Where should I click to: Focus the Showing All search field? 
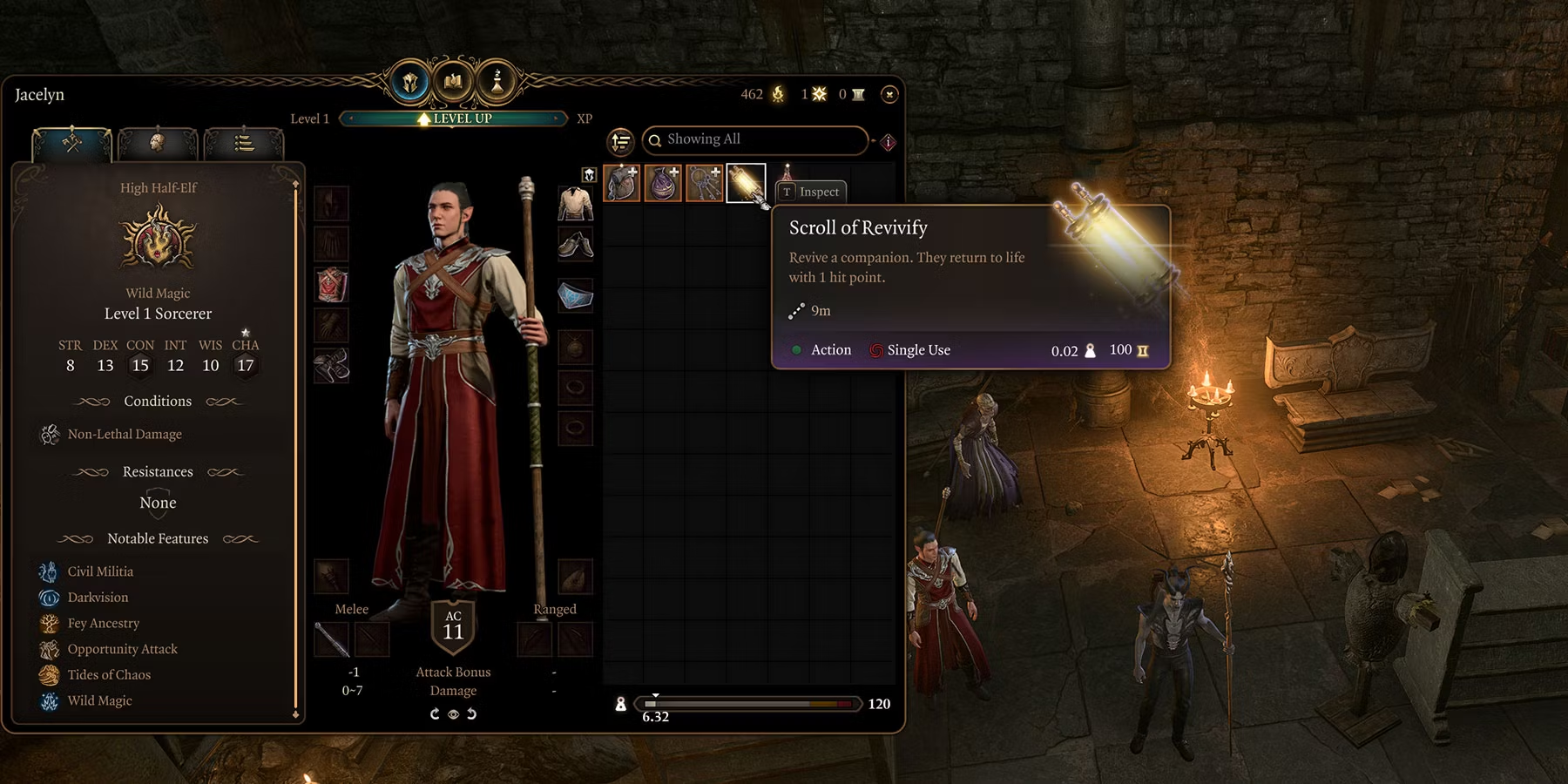[x=758, y=139]
